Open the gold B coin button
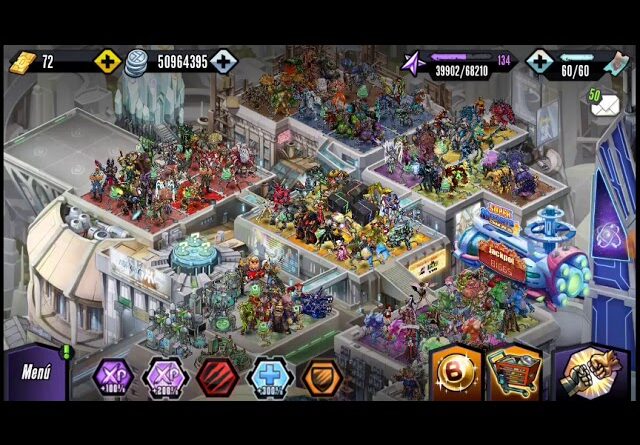Screen dimensions: 640x445 pos(456,372)
